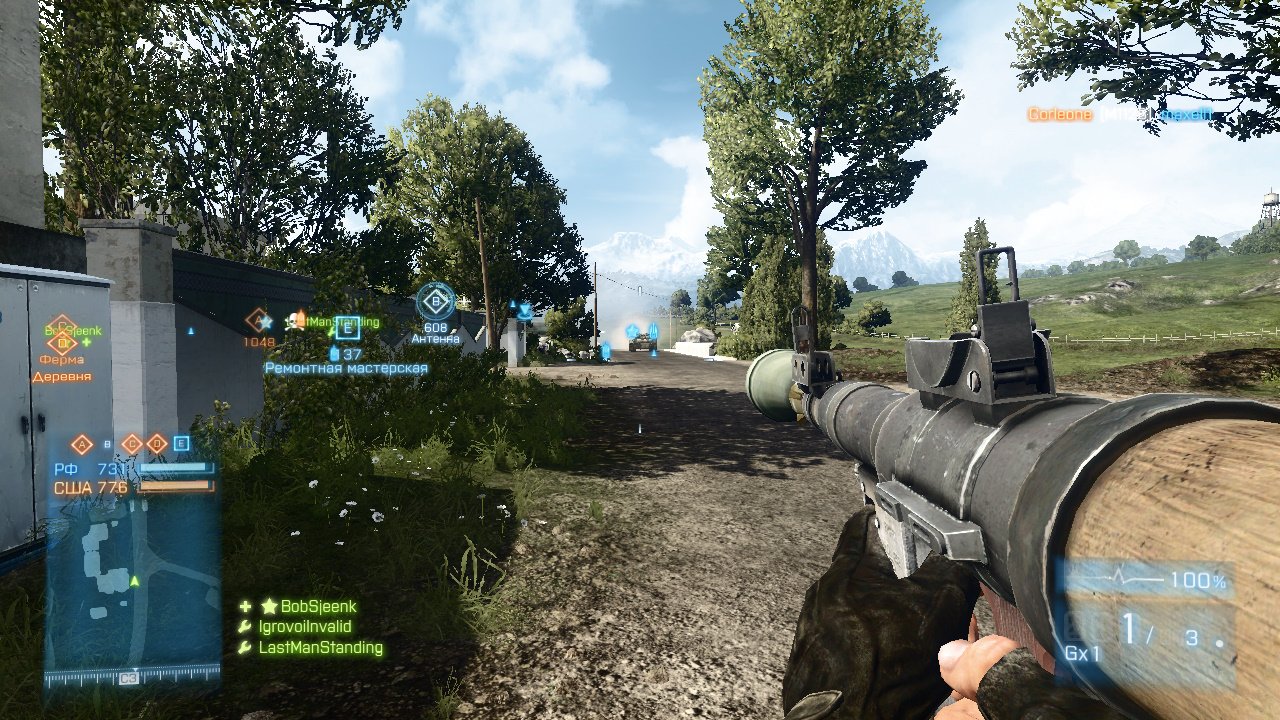Viewport: 1280px width, 720px height.
Task: Toggle the objective D indicator on ticket bar
Action: (x=157, y=444)
